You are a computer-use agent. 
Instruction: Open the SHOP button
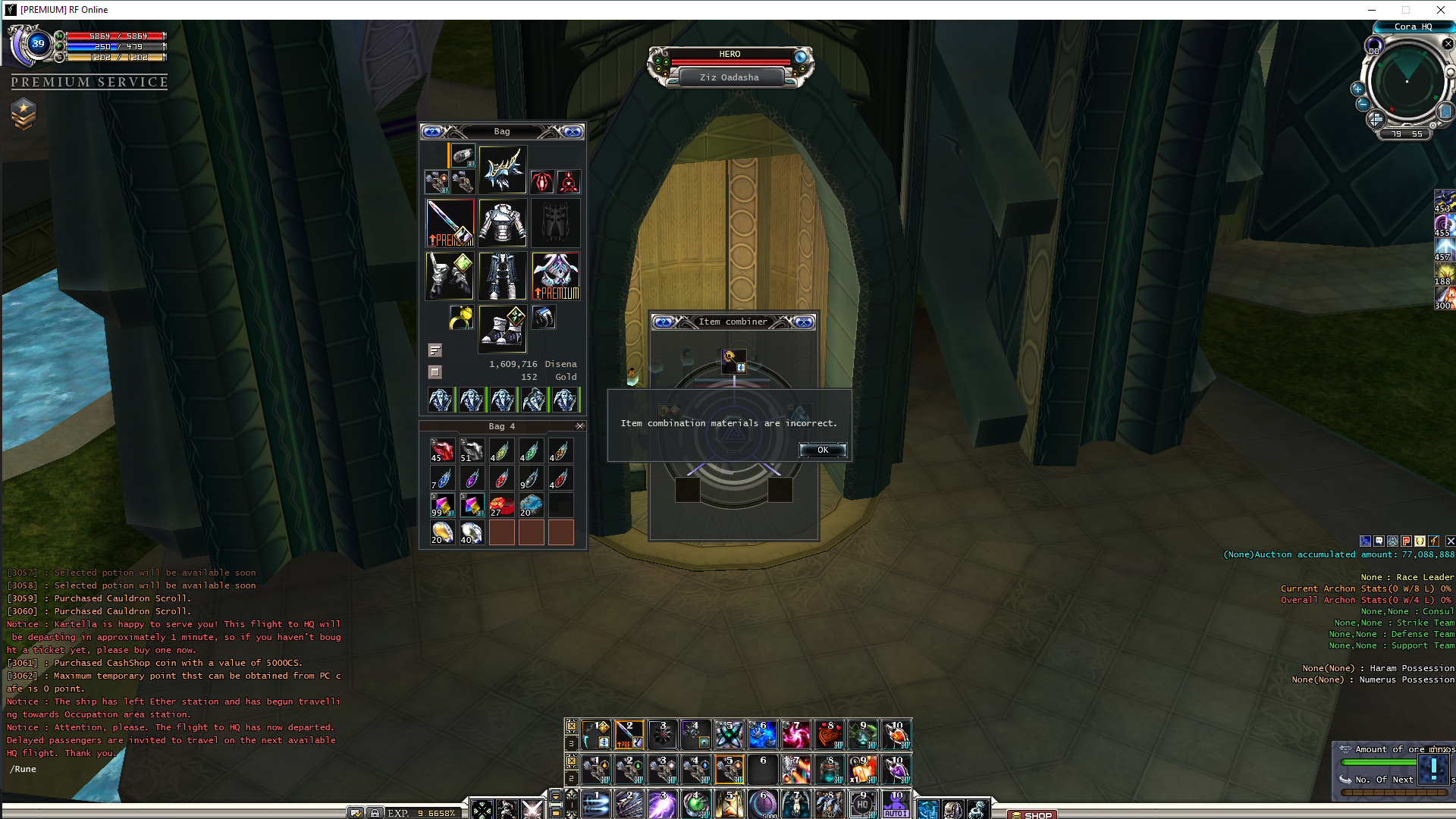1032,814
